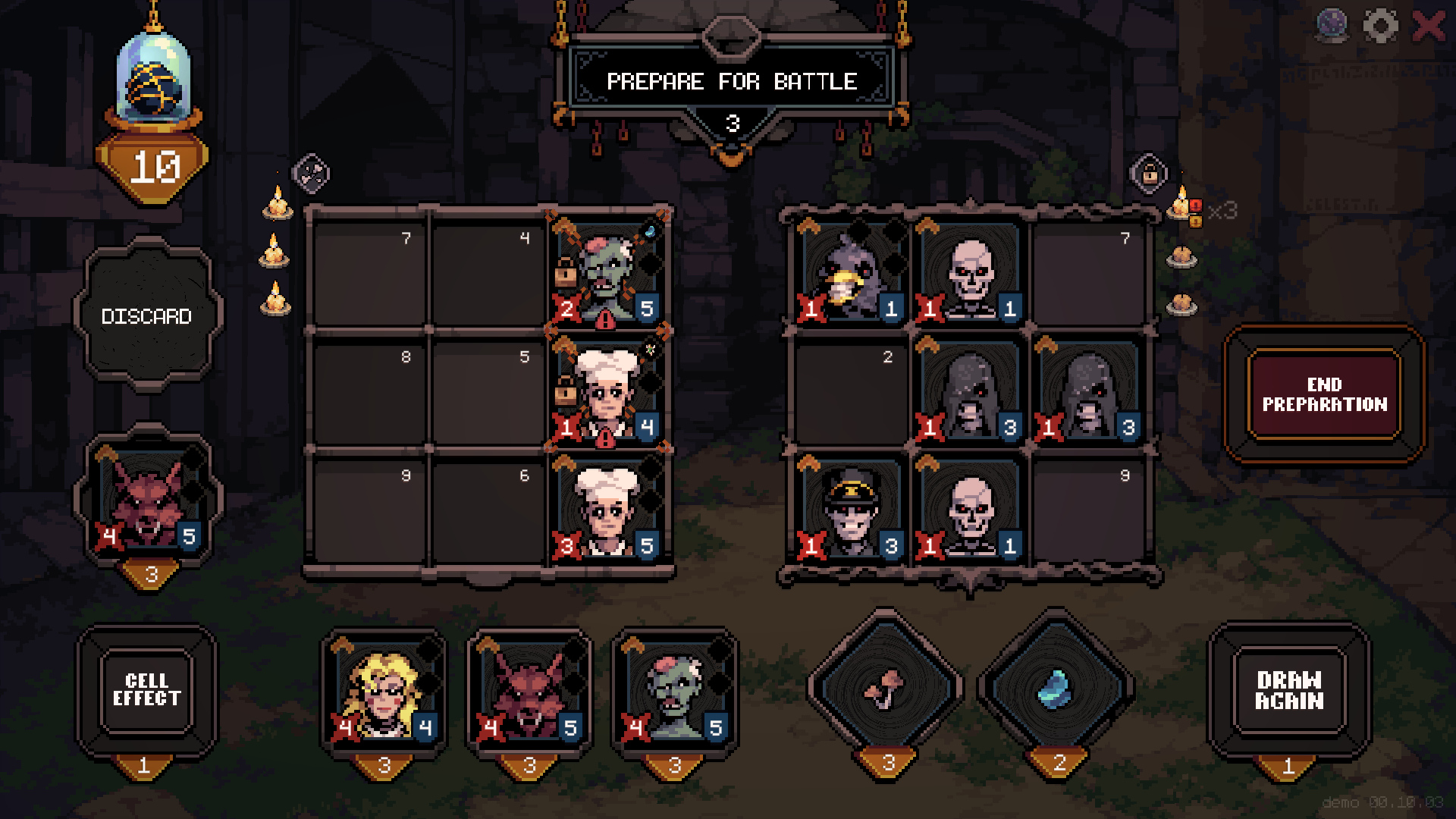Open the settings gear icon
This screenshot has height=819, width=1456.
coord(1380,27)
